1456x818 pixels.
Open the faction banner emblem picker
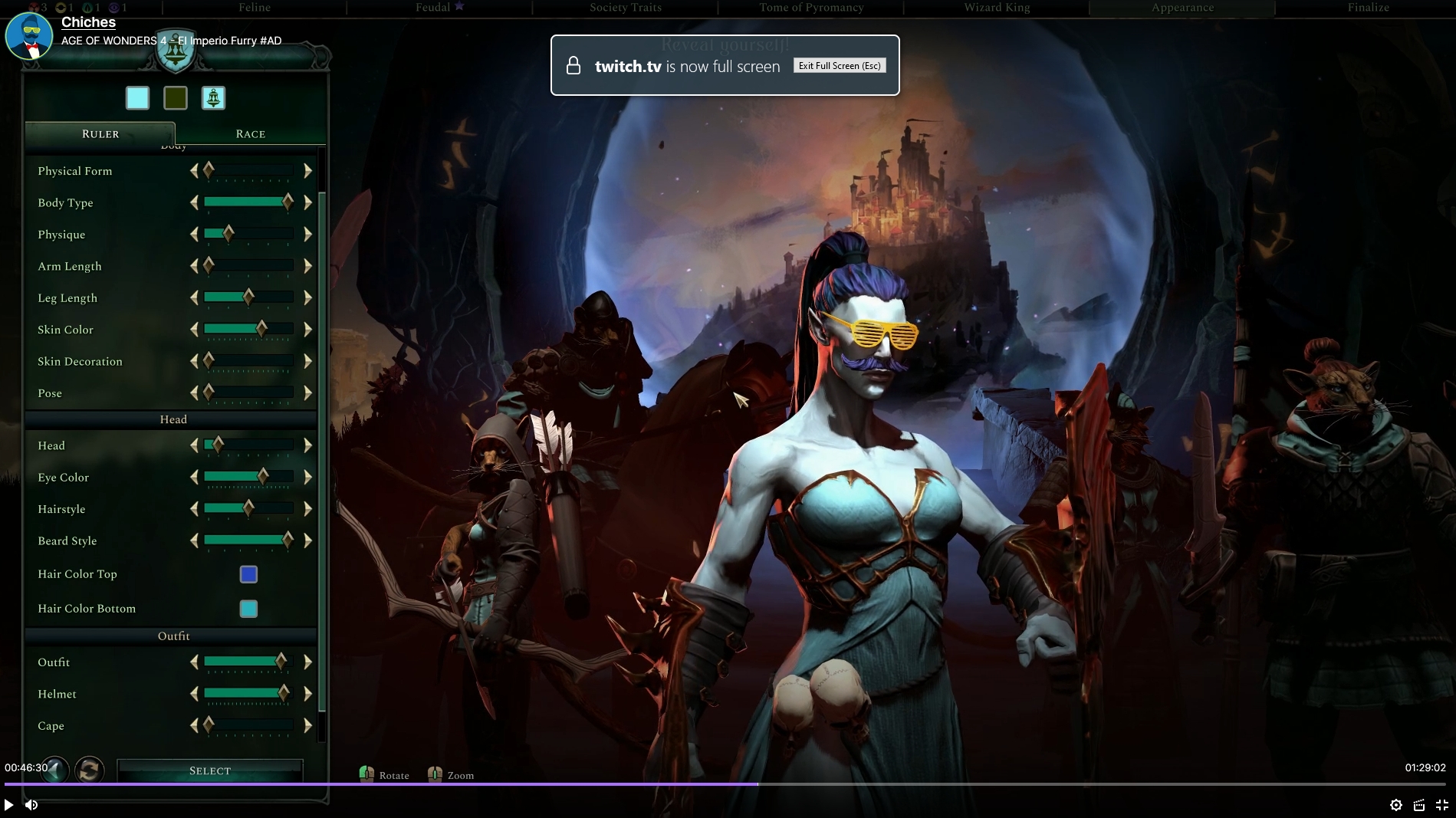(x=213, y=97)
